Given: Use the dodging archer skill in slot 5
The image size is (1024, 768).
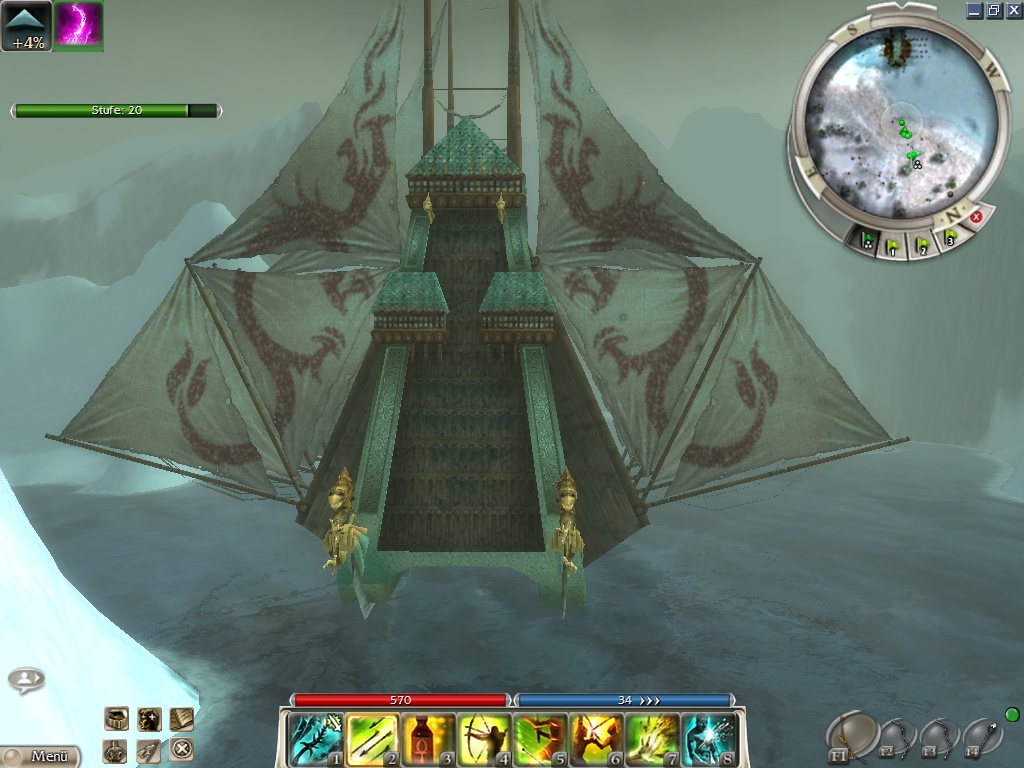Looking at the screenshot, I should 541,740.
